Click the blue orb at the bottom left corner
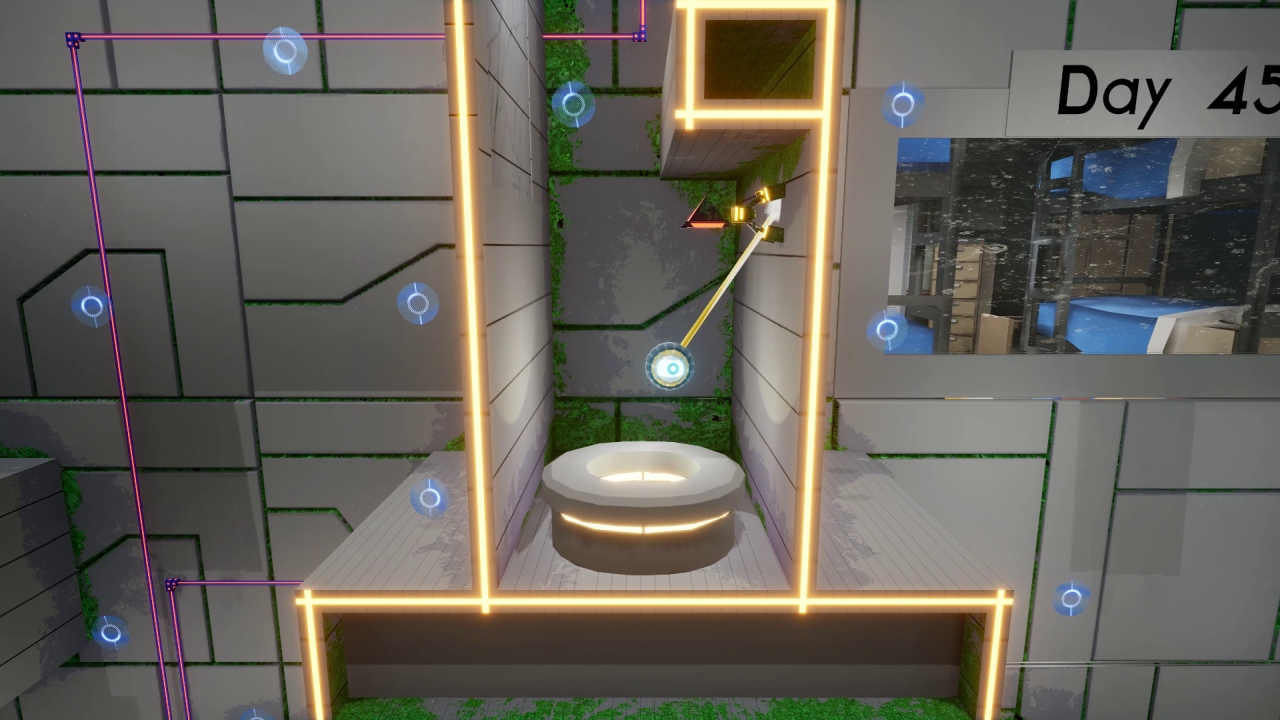 point(112,633)
